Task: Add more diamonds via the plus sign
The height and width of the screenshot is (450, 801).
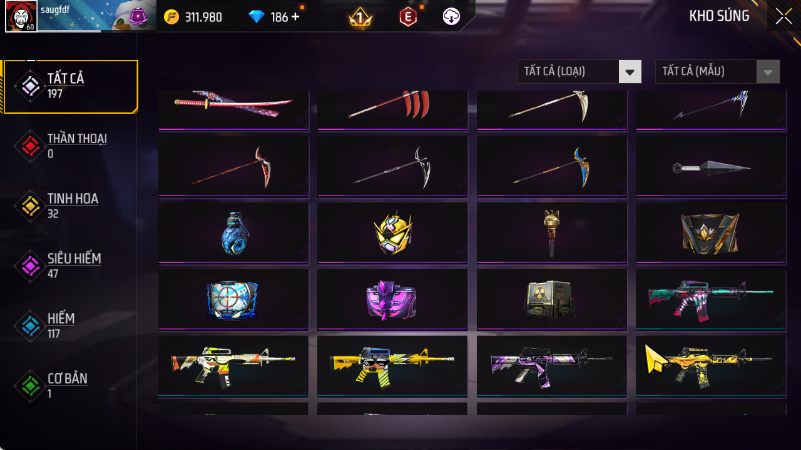Action: tap(295, 17)
